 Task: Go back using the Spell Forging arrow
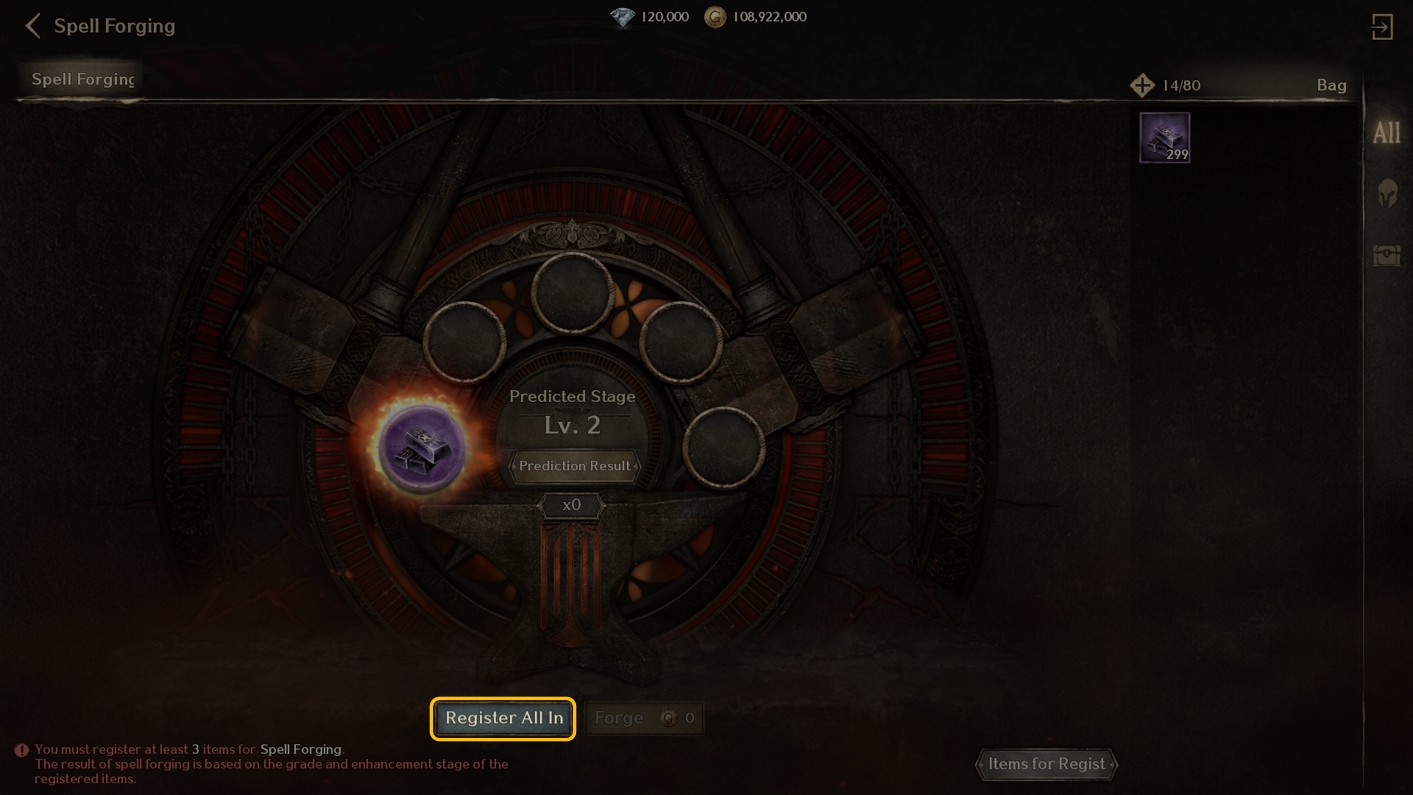(33, 26)
